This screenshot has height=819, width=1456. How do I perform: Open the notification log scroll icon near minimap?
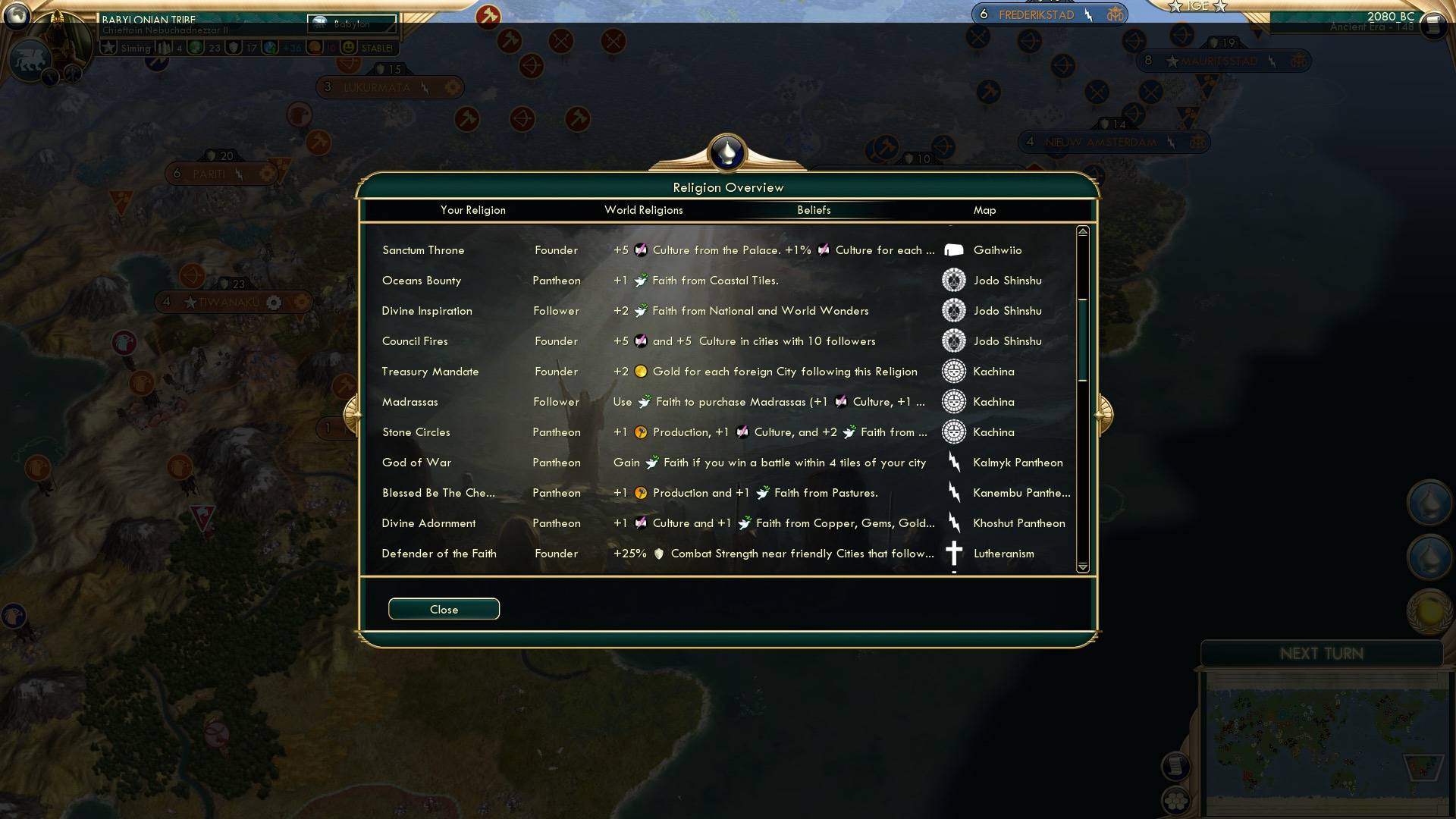pyautogui.click(x=1178, y=766)
